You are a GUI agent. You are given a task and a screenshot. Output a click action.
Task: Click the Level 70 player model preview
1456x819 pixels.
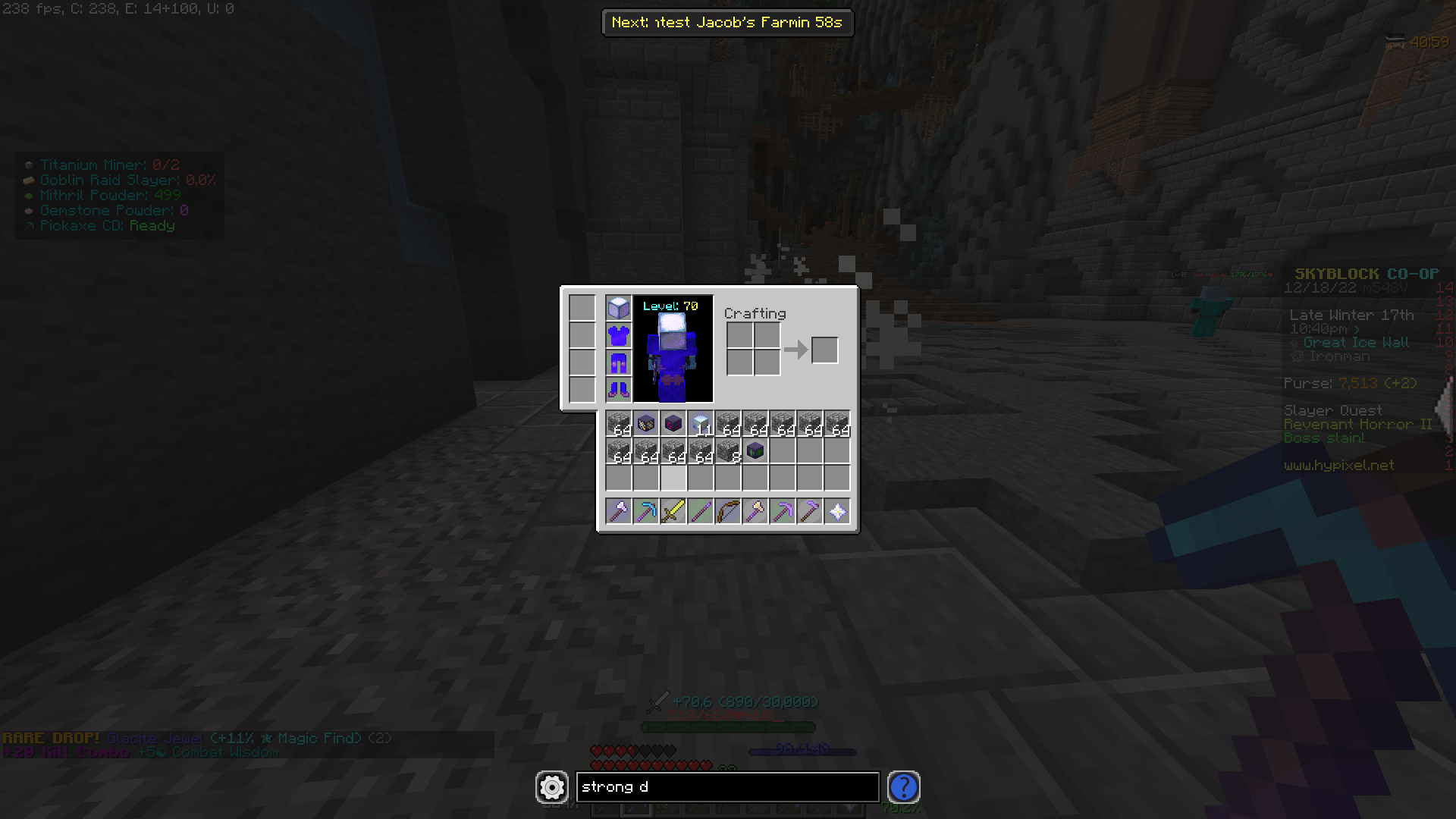[672, 347]
